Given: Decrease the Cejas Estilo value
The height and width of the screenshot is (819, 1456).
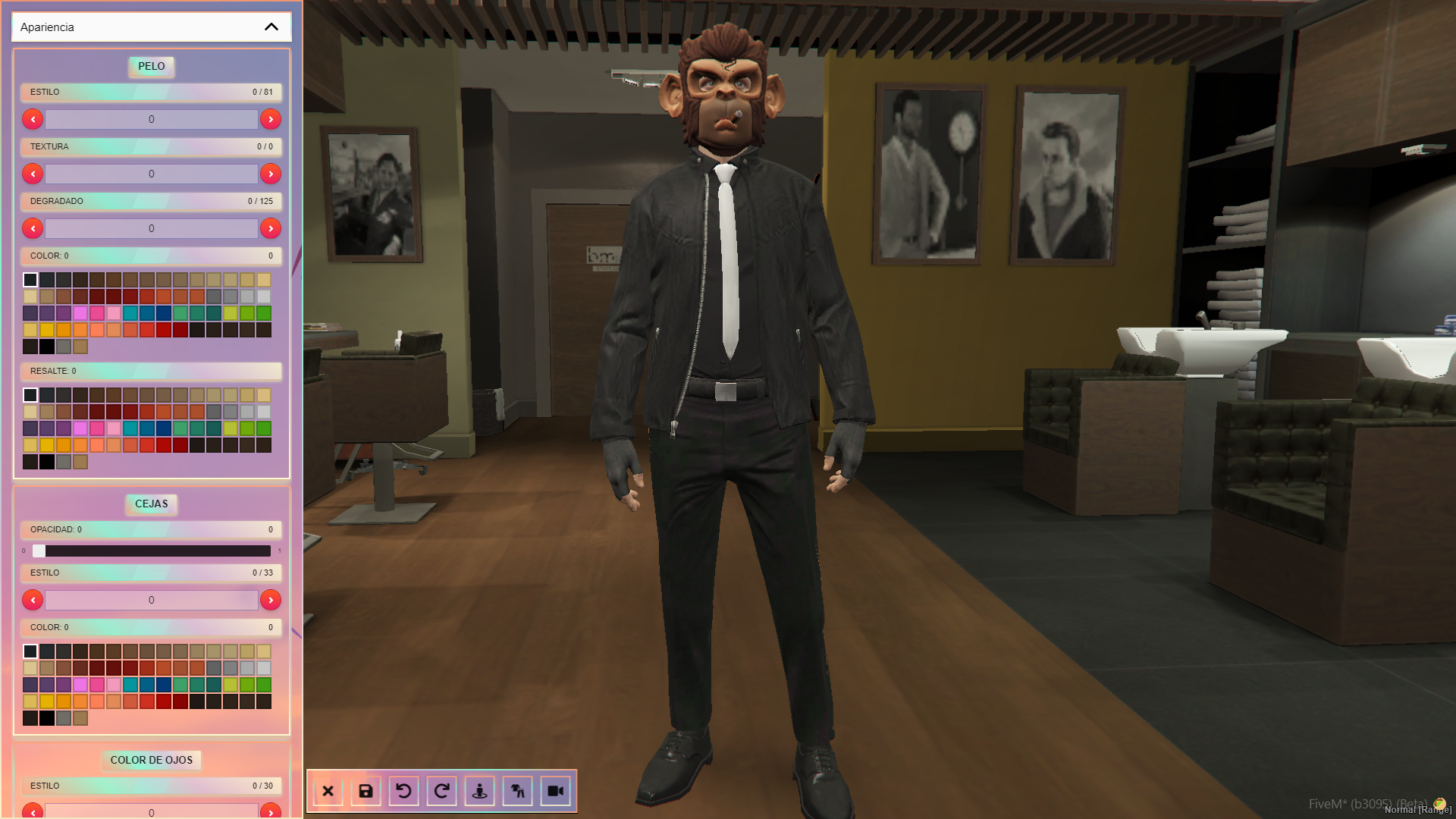Looking at the screenshot, I should point(33,600).
